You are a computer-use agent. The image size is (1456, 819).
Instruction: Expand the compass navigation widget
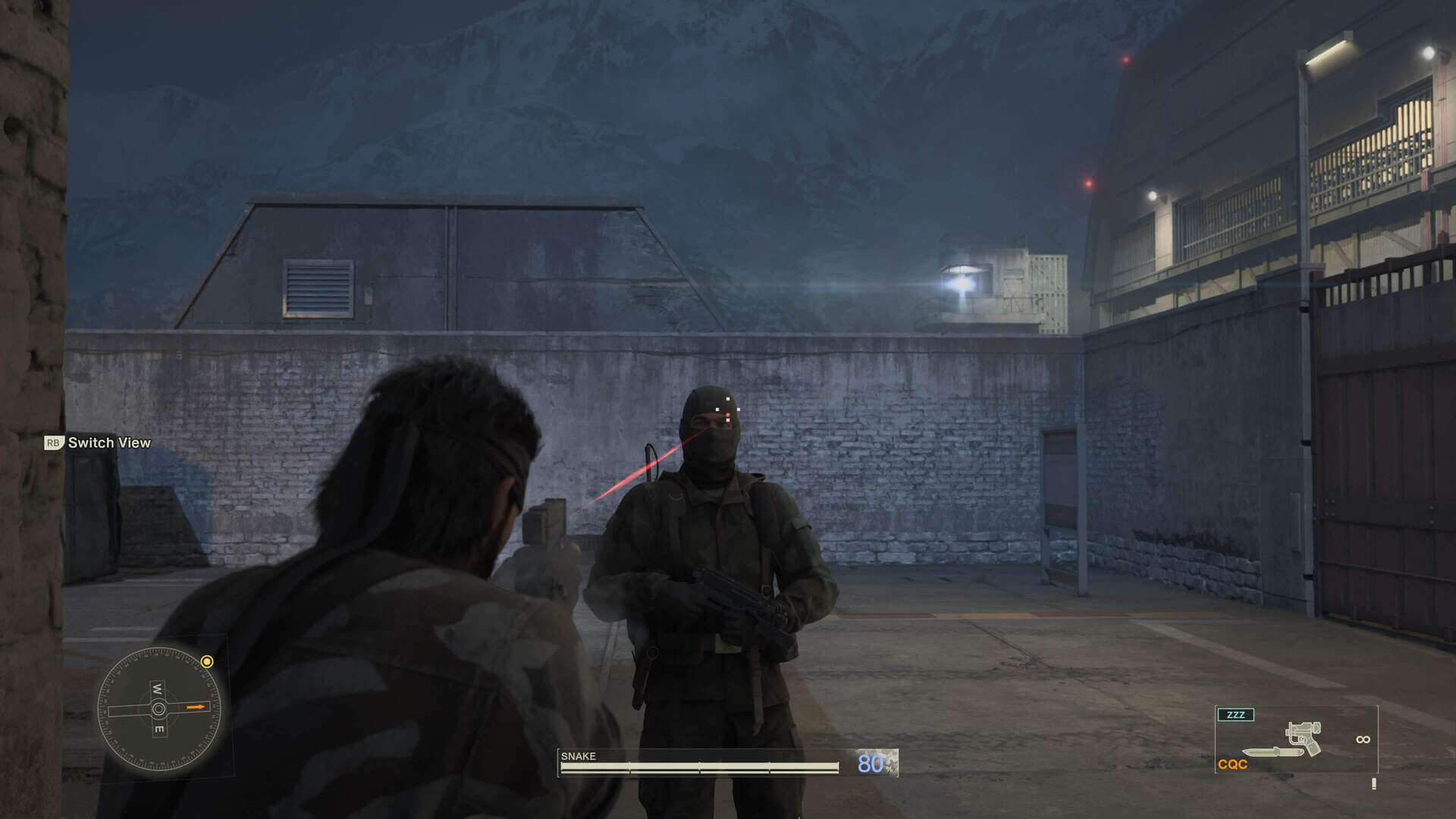click(x=158, y=707)
